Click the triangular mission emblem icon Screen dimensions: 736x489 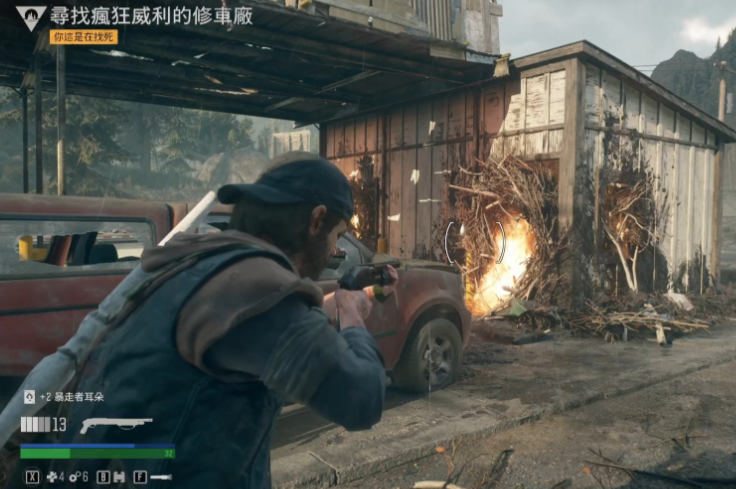point(31,16)
